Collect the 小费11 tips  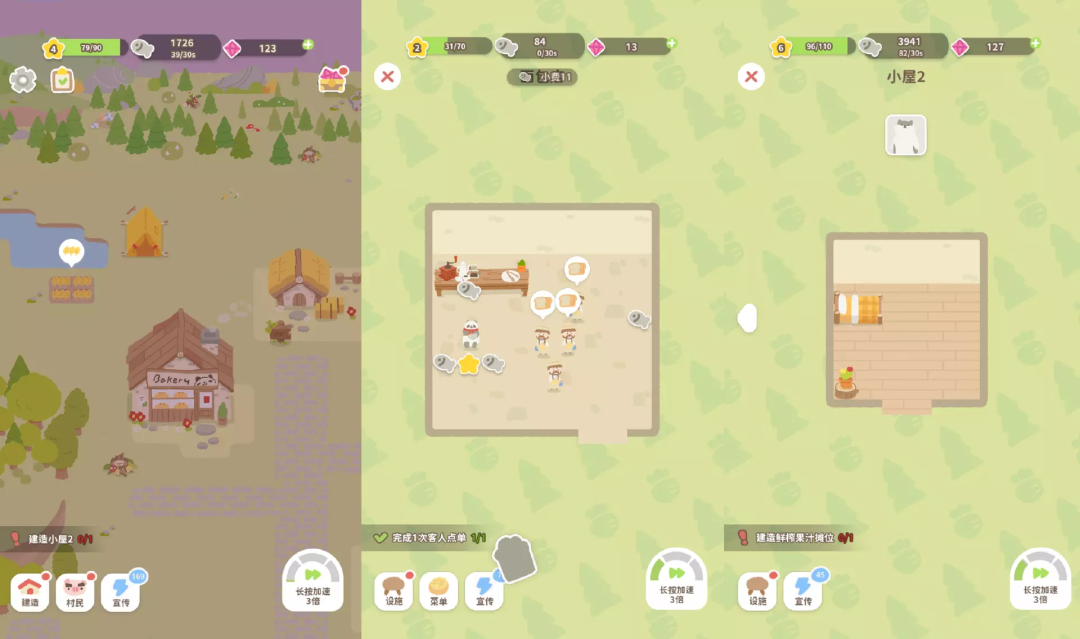(x=543, y=77)
